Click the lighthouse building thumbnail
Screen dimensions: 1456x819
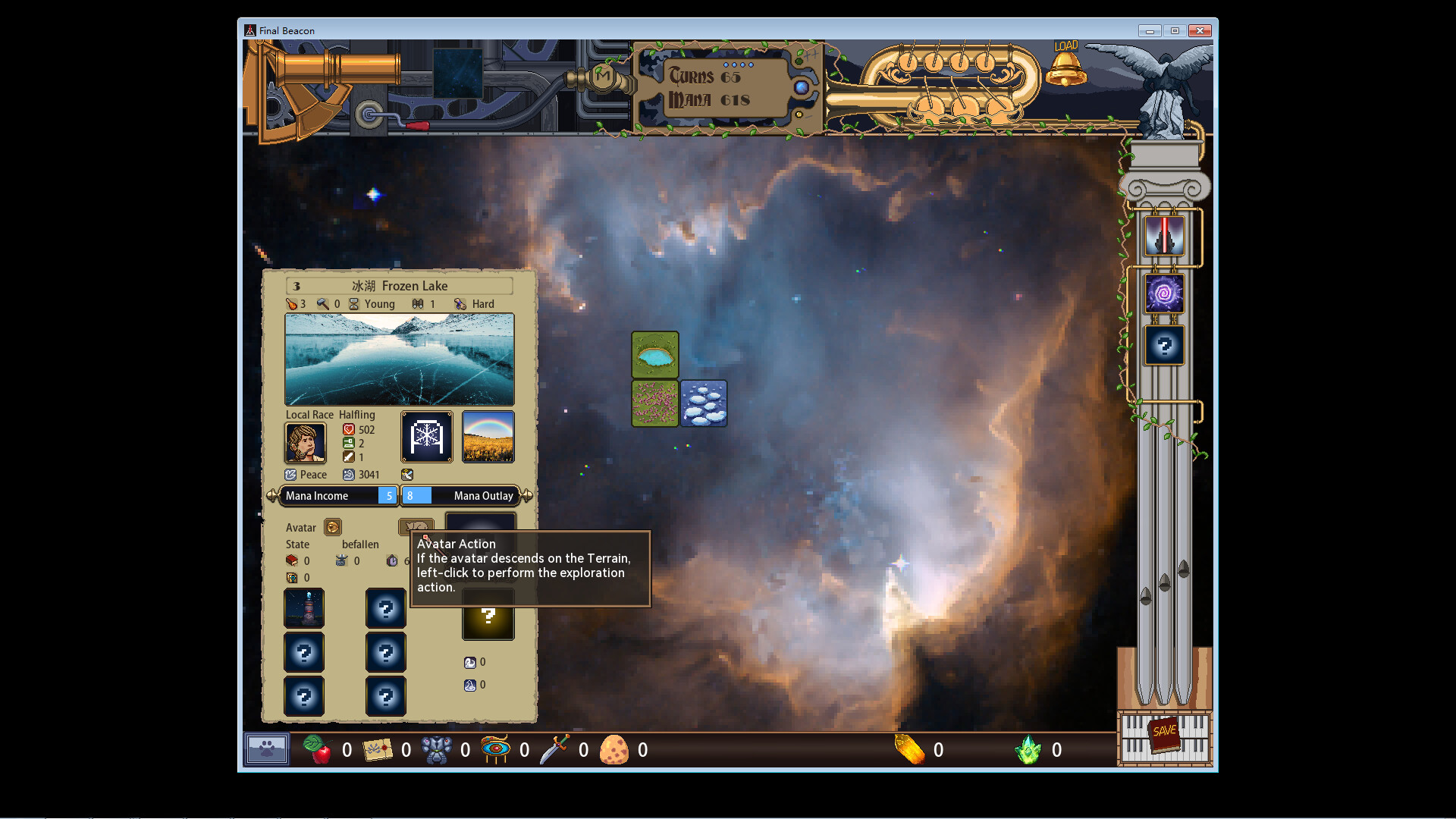tap(304, 607)
